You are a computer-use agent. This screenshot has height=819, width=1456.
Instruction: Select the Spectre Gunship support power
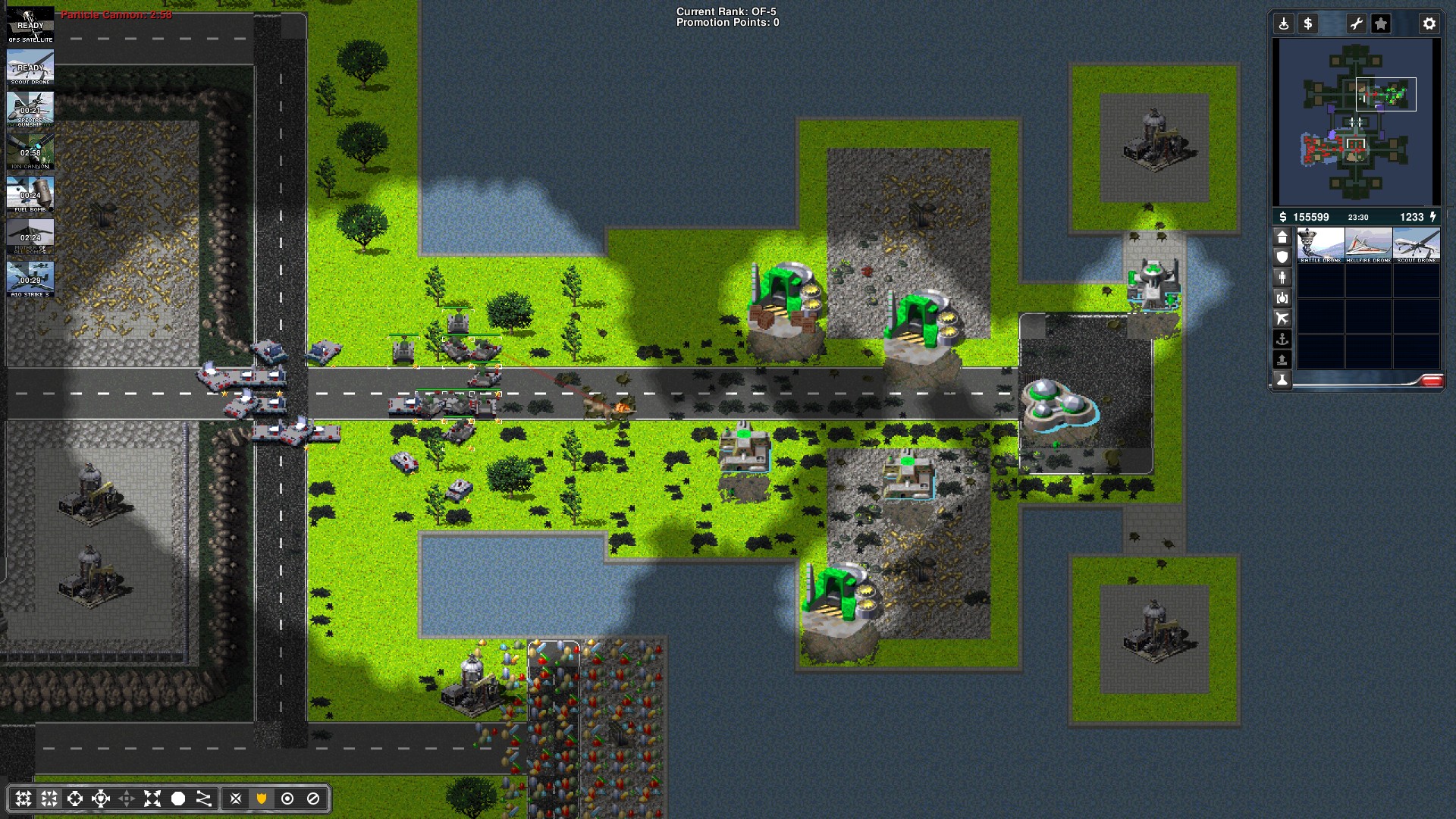click(30, 110)
